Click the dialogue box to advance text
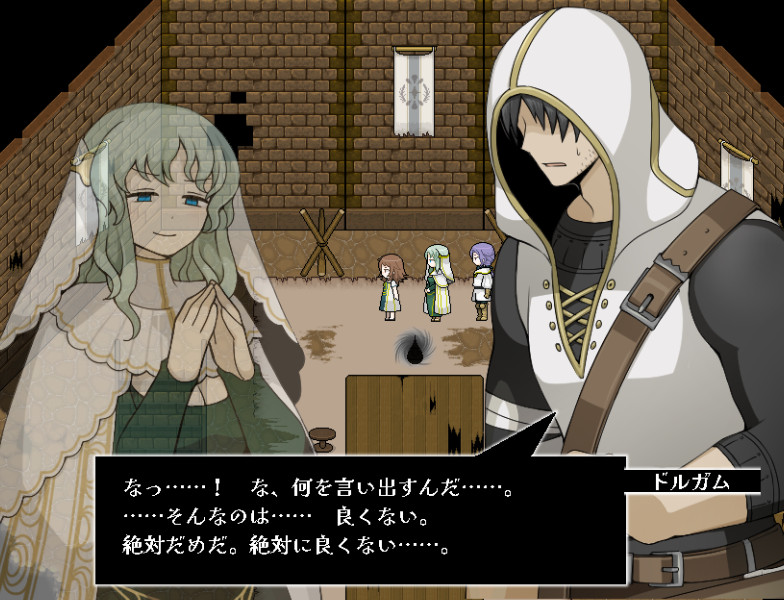 coord(360,520)
